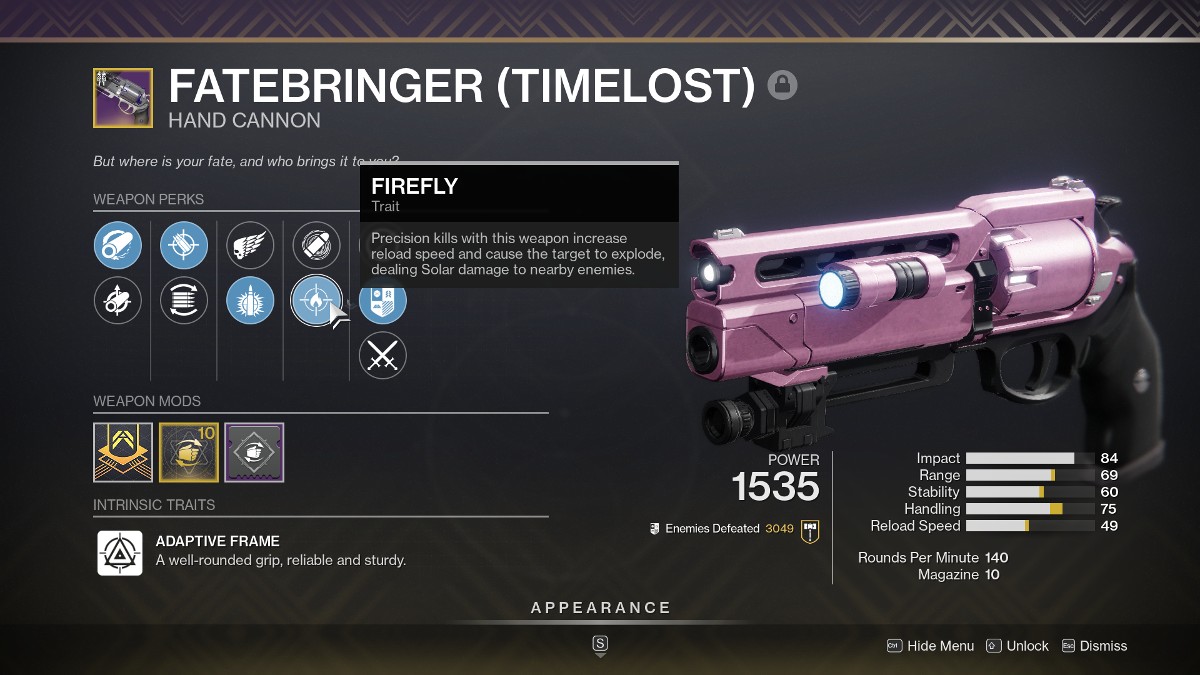
Task: Select the crosshair-and-bullets magazine perk
Action: point(184,246)
